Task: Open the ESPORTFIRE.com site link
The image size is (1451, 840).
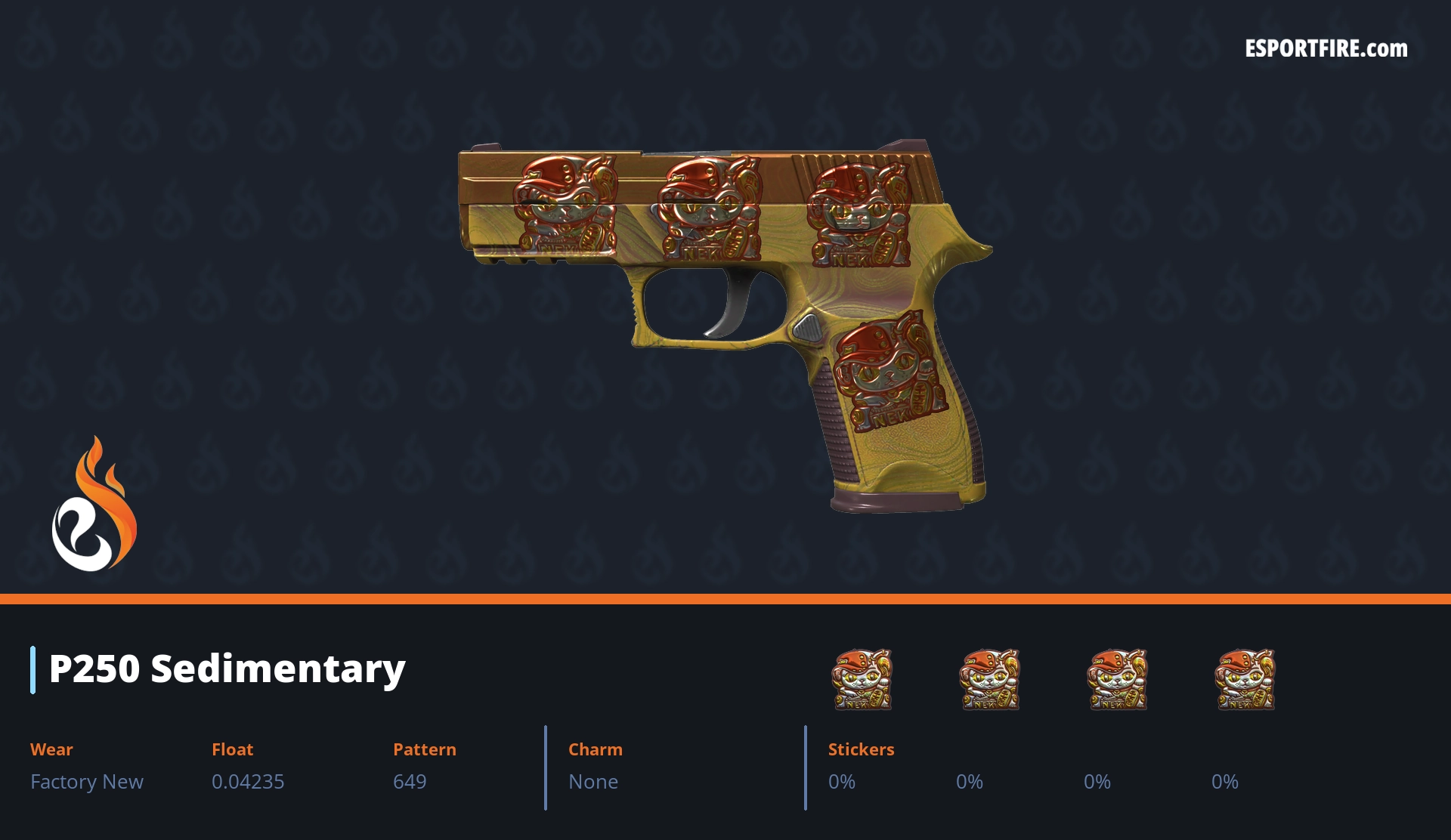Action: click(1326, 49)
